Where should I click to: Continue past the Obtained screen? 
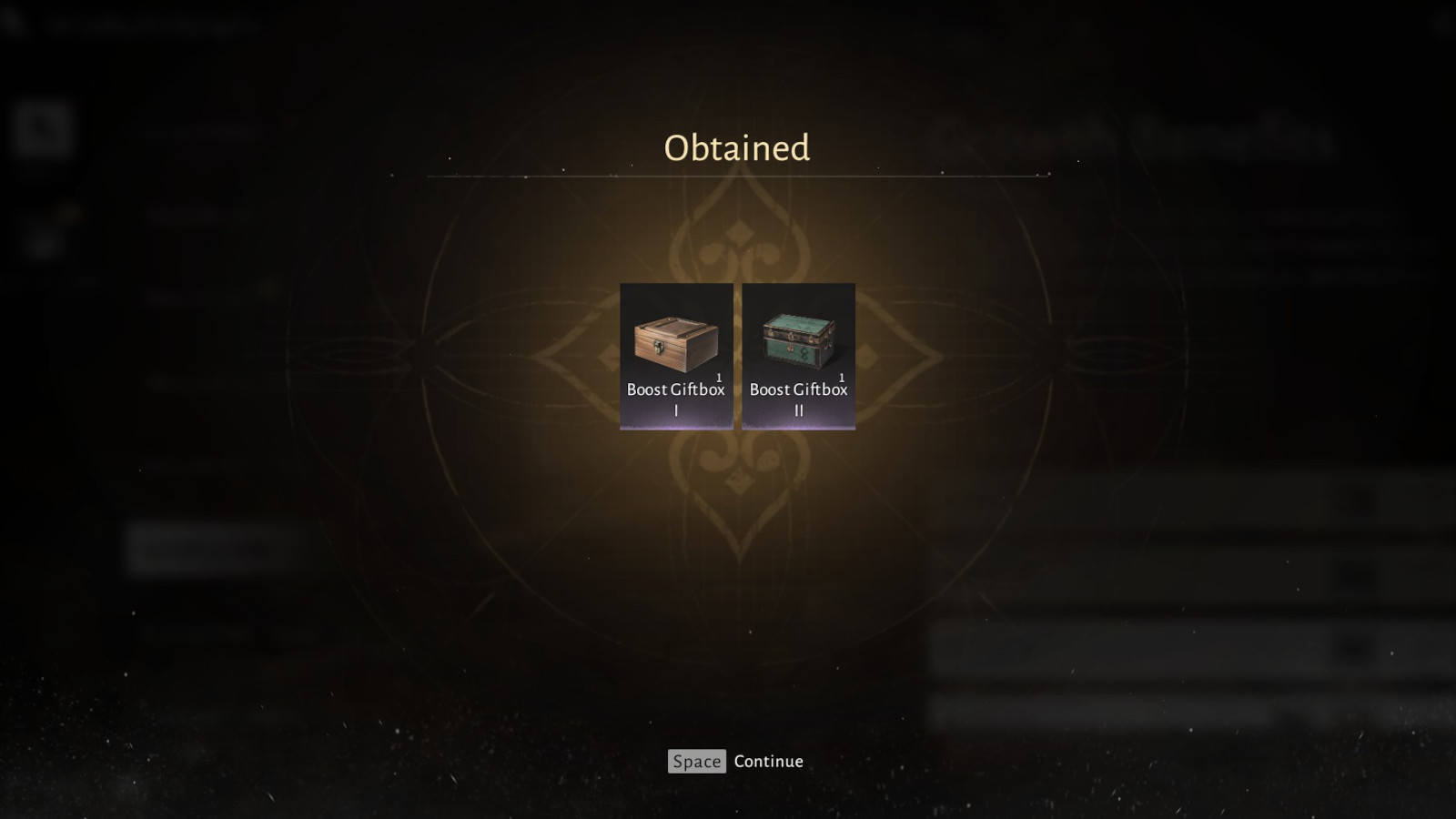point(735,761)
